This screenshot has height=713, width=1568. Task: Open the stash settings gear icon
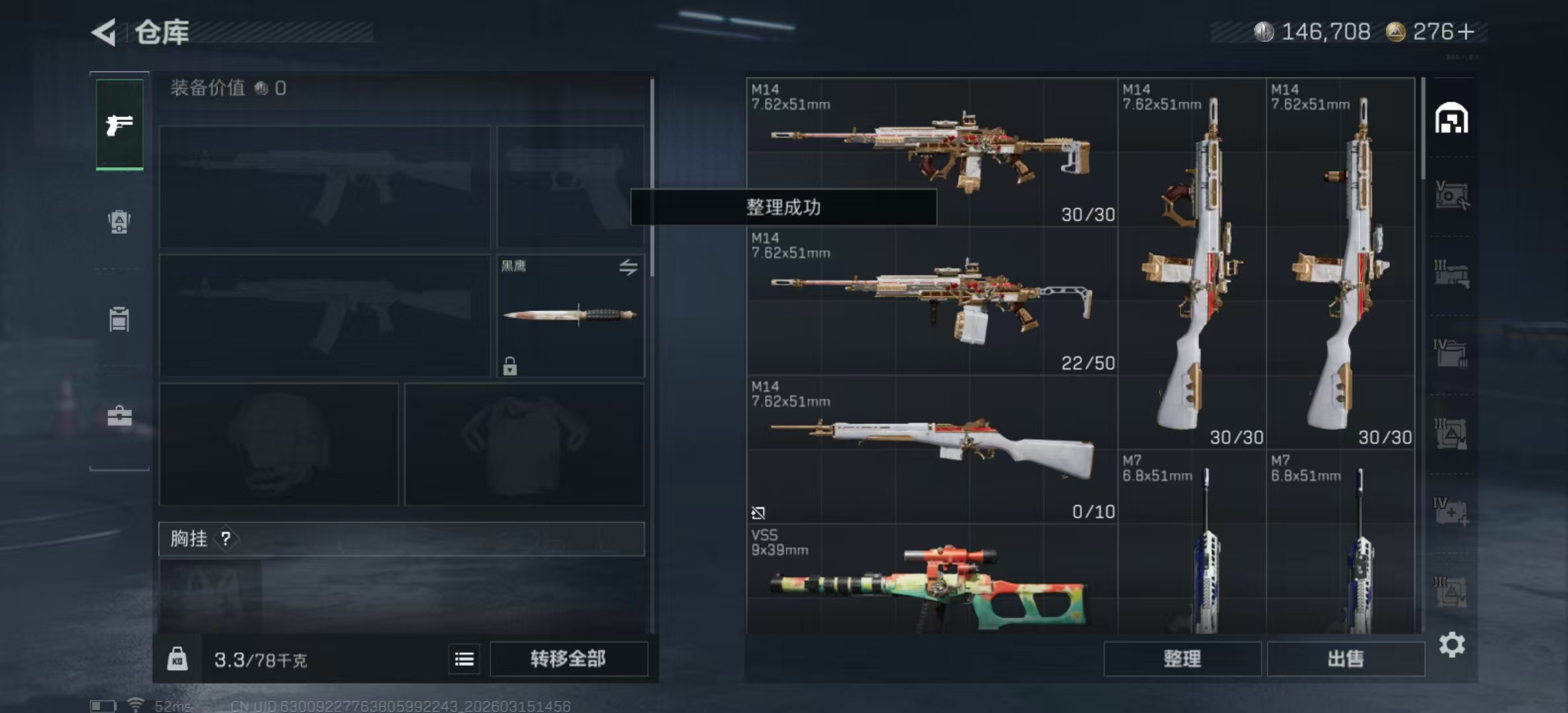click(x=1452, y=644)
